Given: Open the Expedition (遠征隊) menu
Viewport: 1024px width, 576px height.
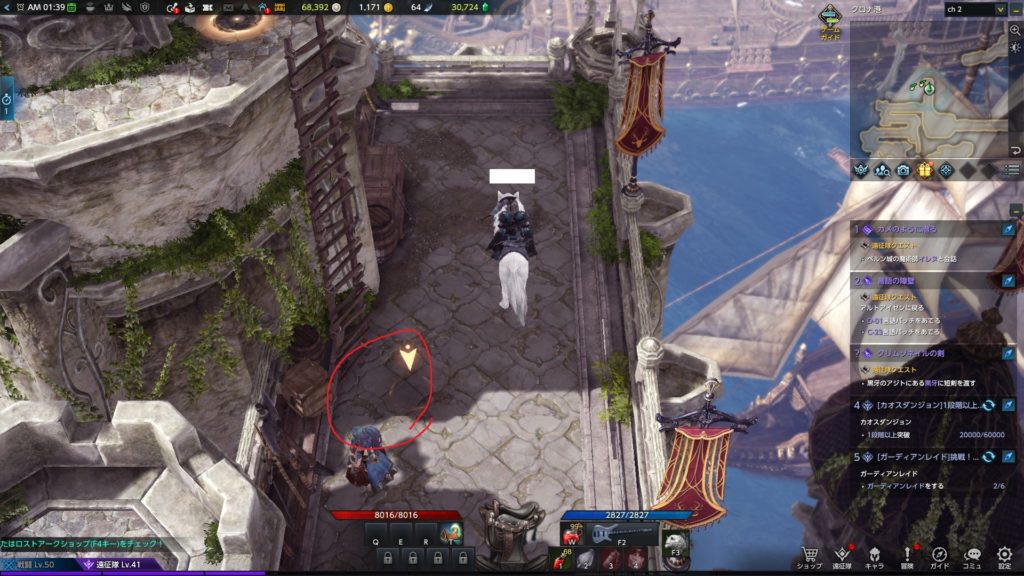Looking at the screenshot, I should pos(841,555).
